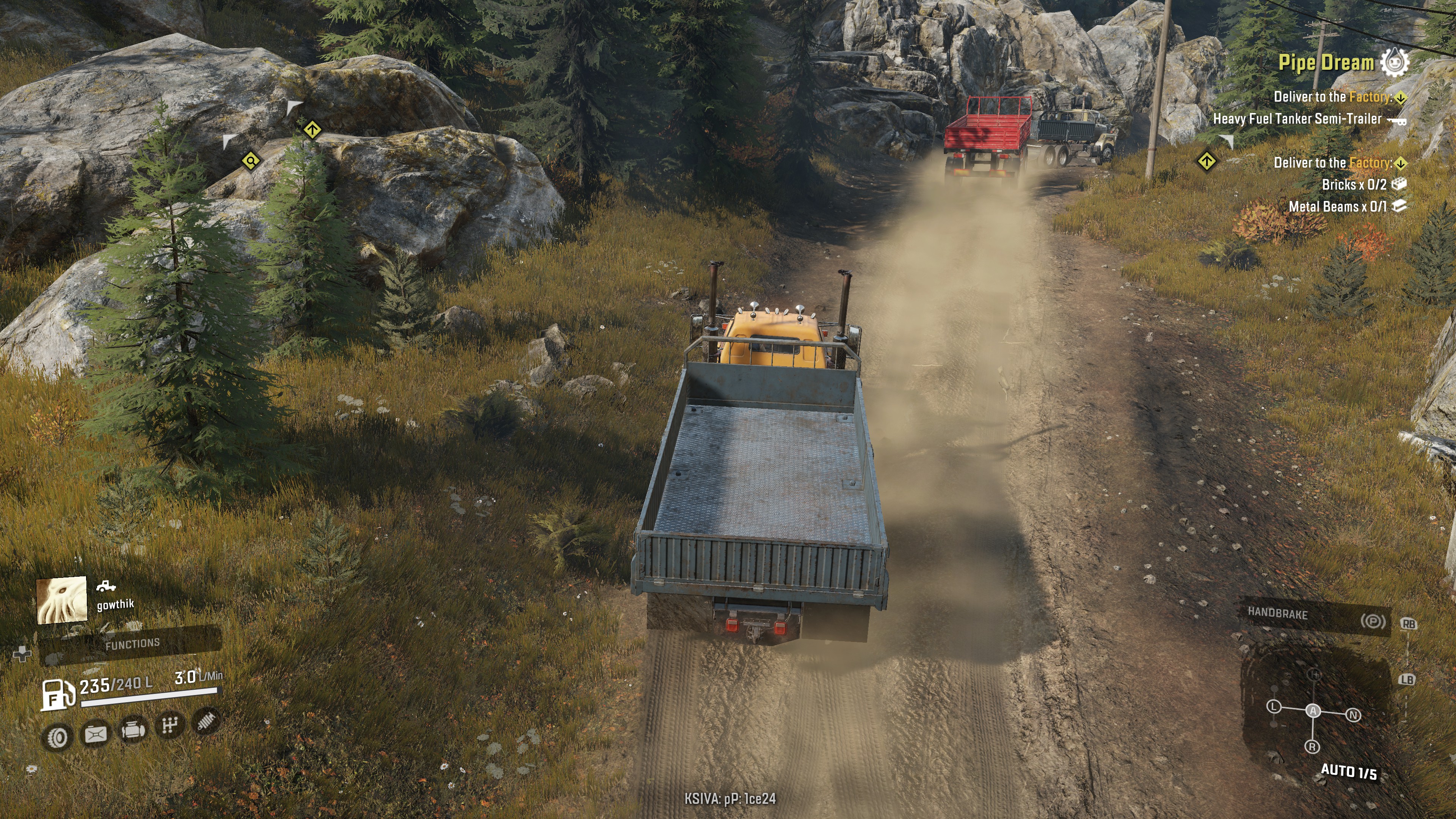Click the magnifier watchpoint map marker
The image size is (1456, 819).
point(250,161)
